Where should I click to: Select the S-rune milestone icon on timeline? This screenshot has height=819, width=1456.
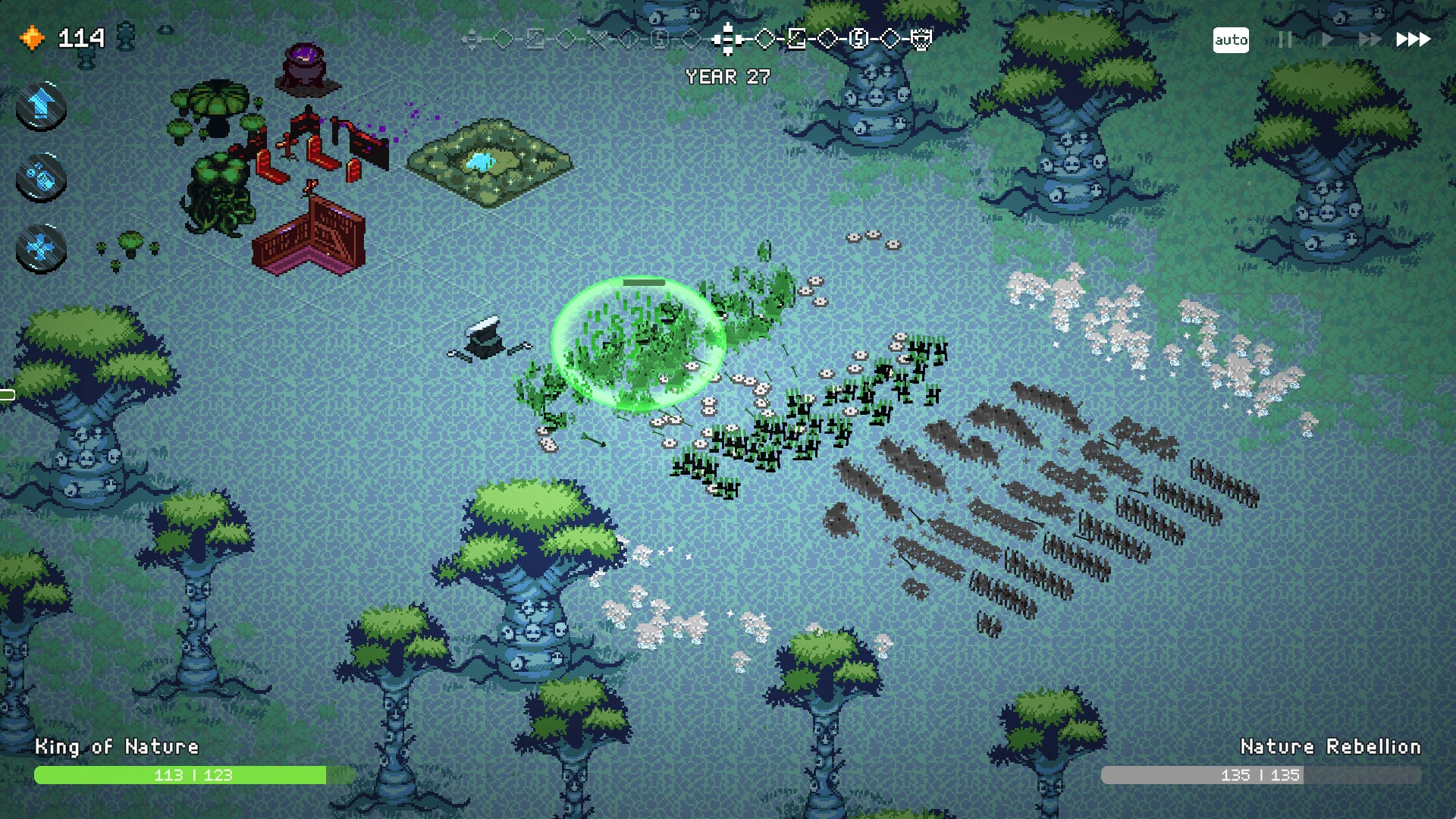pos(858,39)
